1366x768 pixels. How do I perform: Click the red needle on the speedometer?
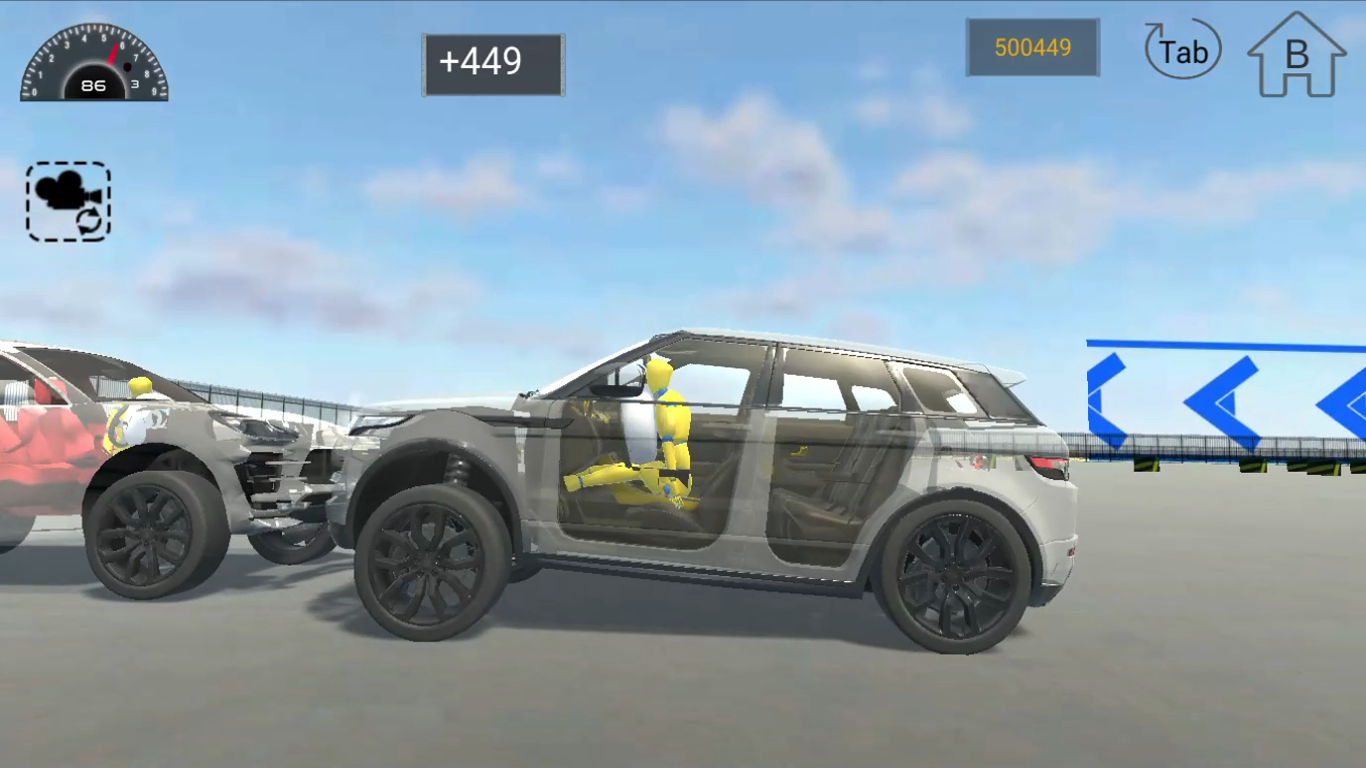(111, 53)
